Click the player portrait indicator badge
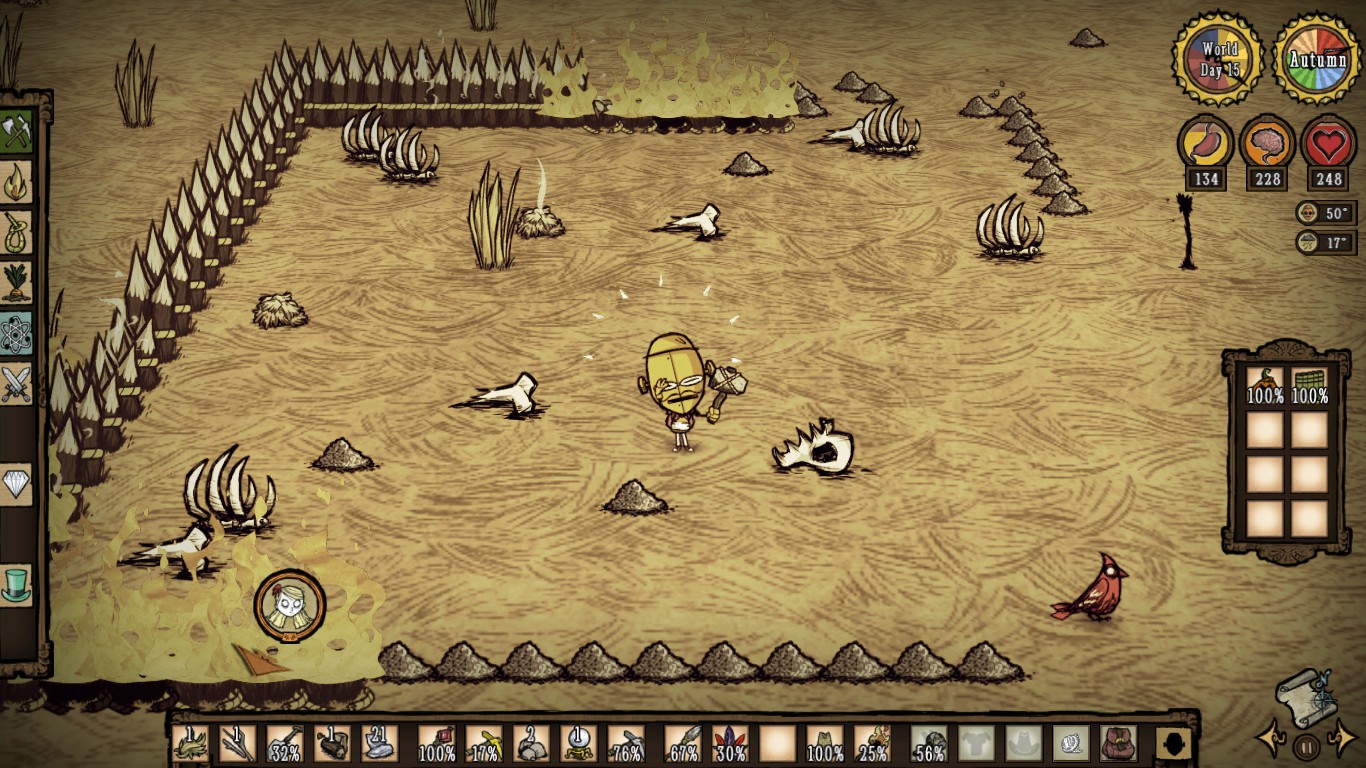 tap(290, 605)
